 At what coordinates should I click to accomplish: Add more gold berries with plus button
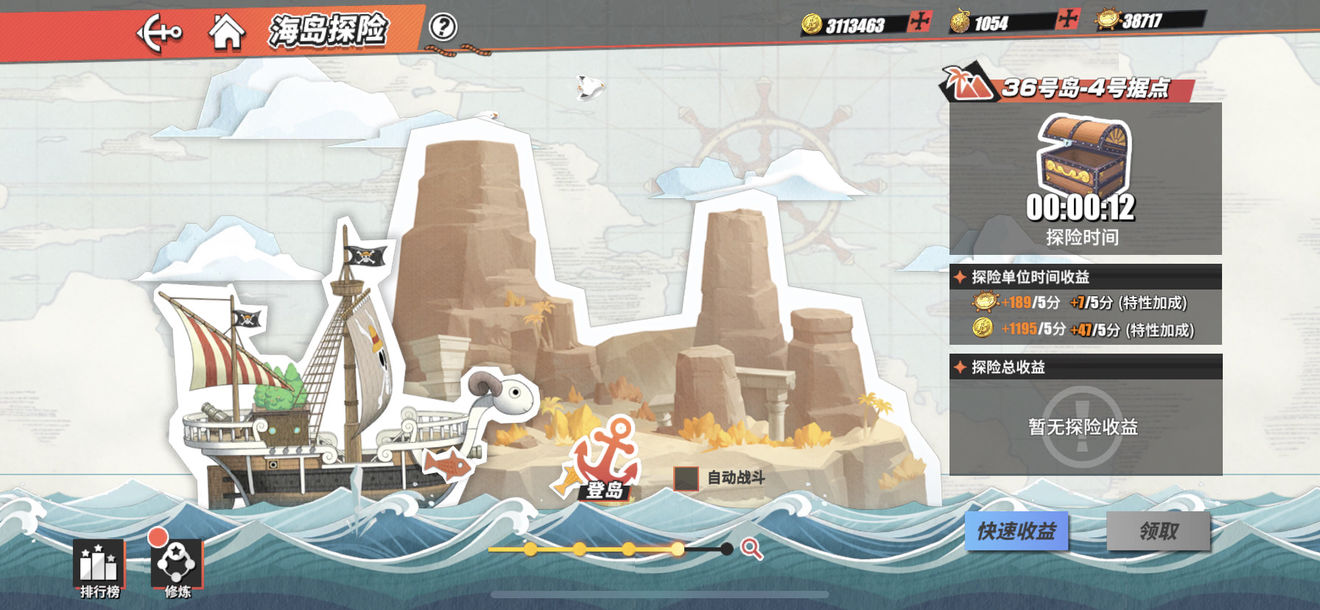[1068, 20]
